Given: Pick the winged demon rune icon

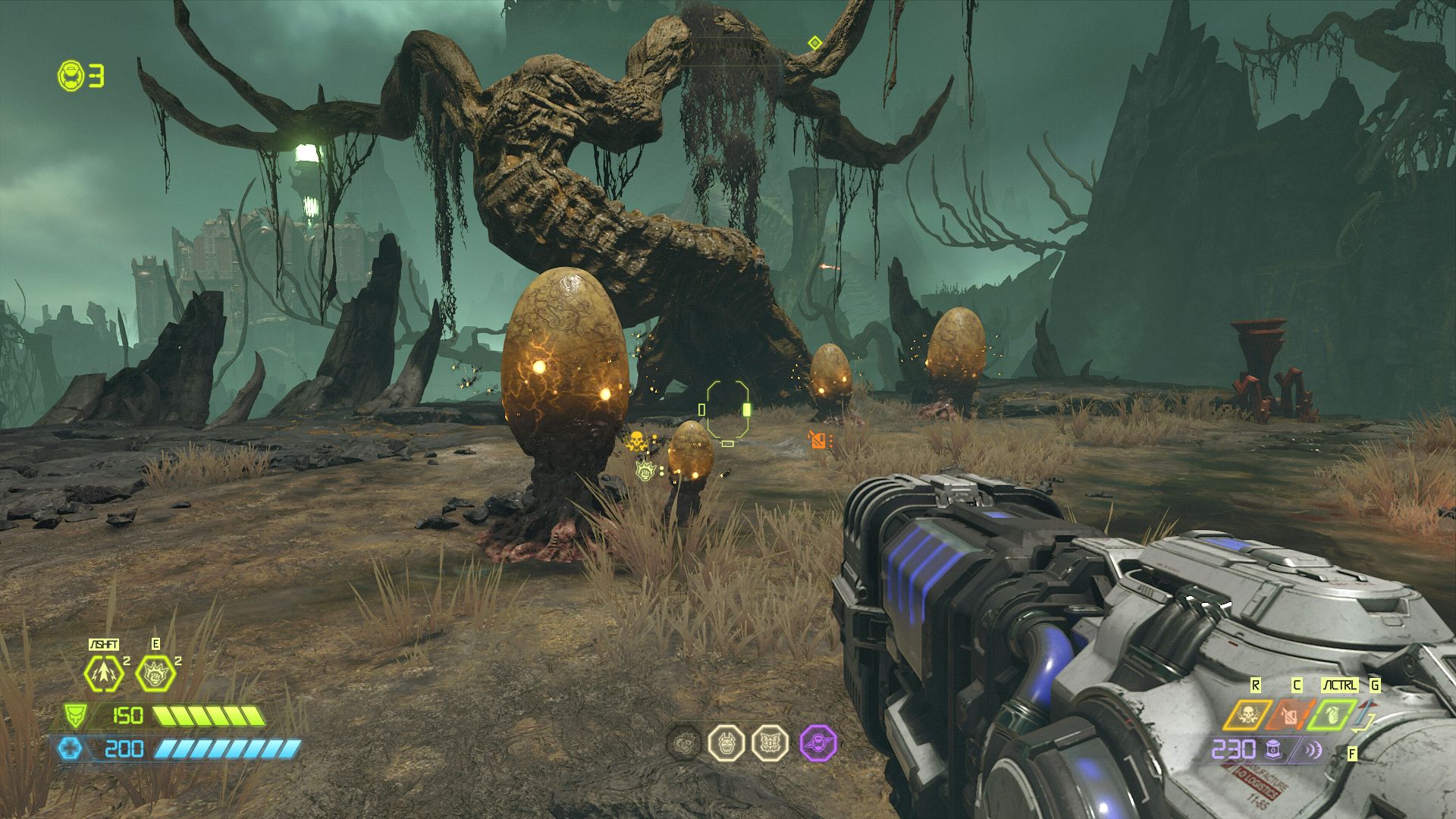Looking at the screenshot, I should tap(770, 742).
